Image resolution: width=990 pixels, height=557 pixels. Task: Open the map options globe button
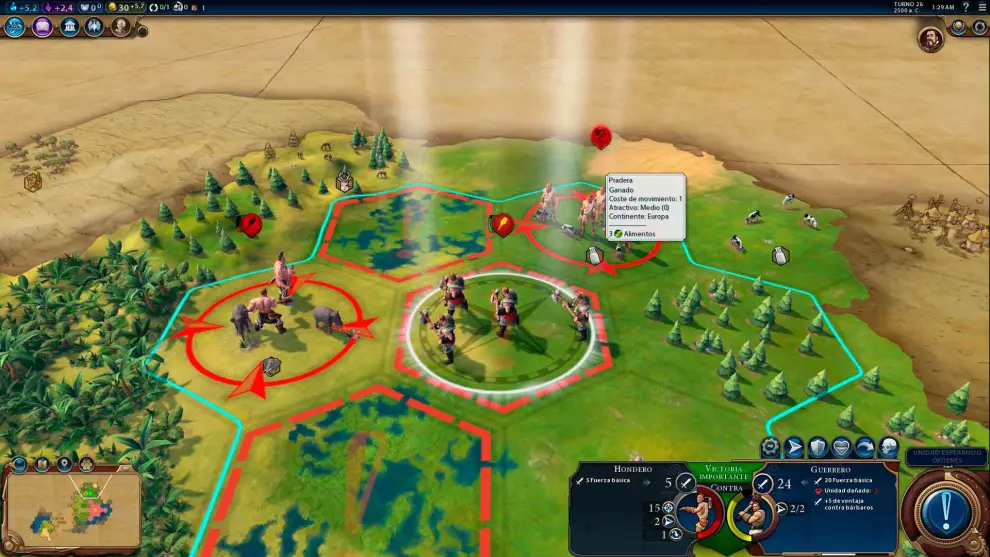point(19,464)
